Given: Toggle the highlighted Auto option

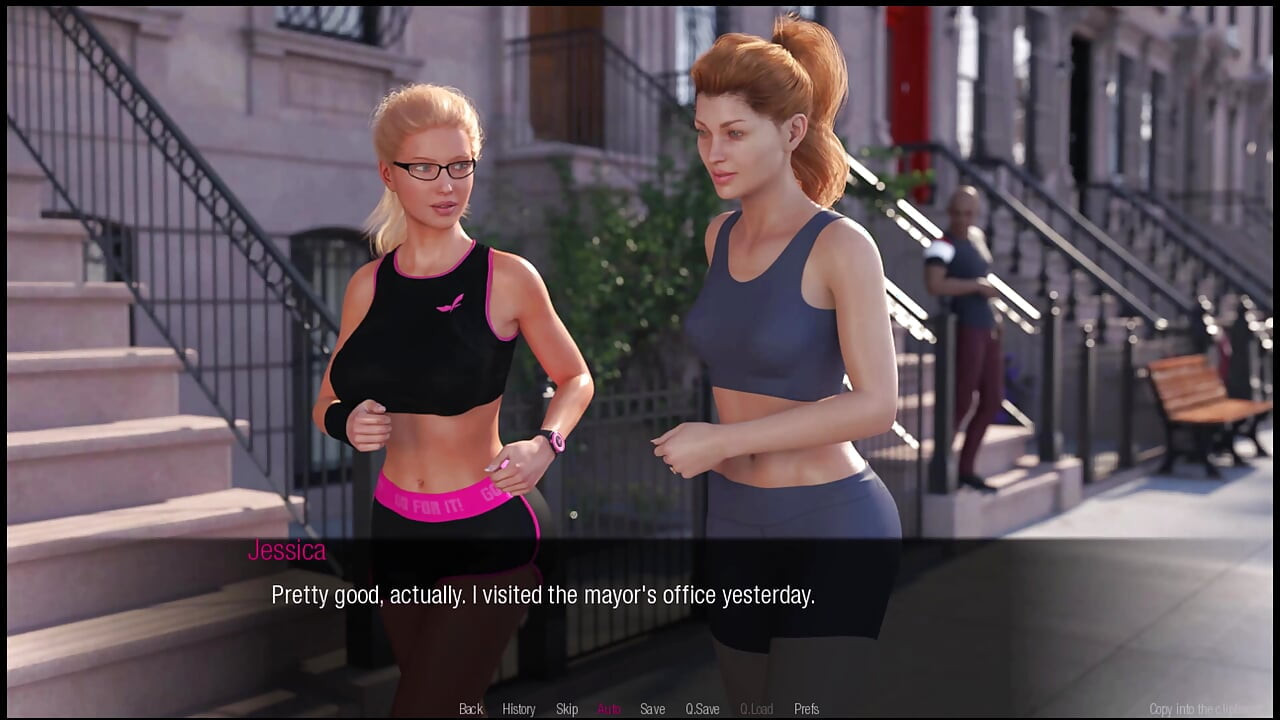Looking at the screenshot, I should coord(608,708).
